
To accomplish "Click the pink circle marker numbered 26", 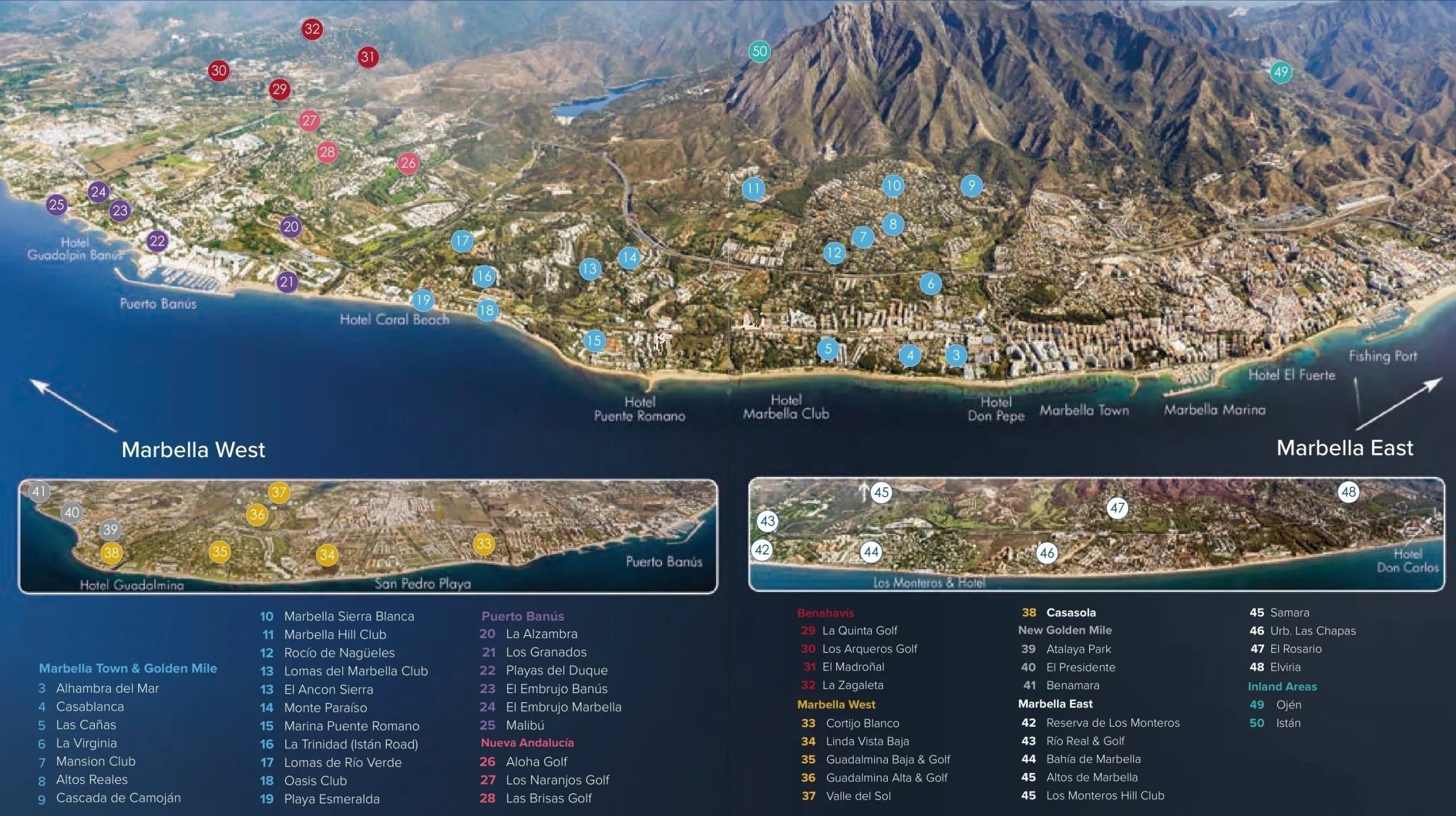I will pos(408,164).
